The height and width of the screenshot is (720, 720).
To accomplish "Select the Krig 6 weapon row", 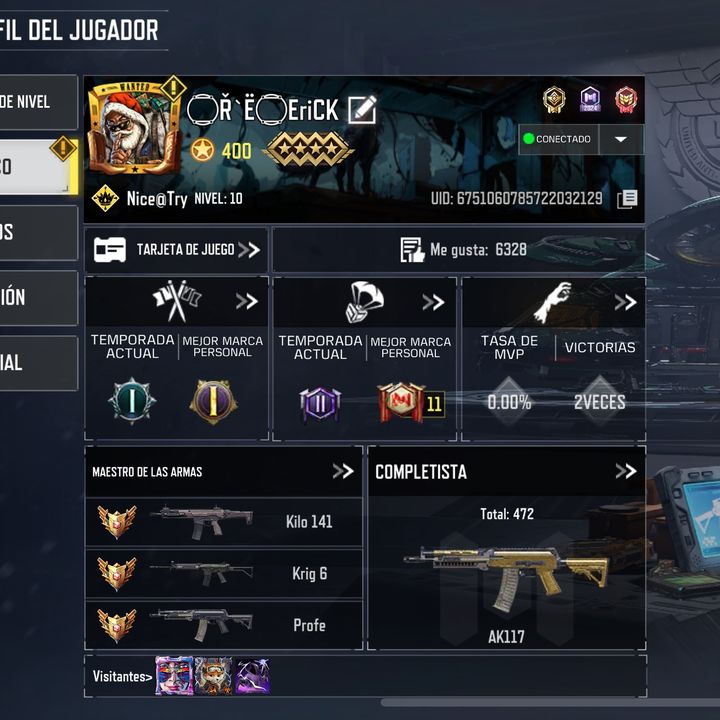I will click(x=223, y=574).
